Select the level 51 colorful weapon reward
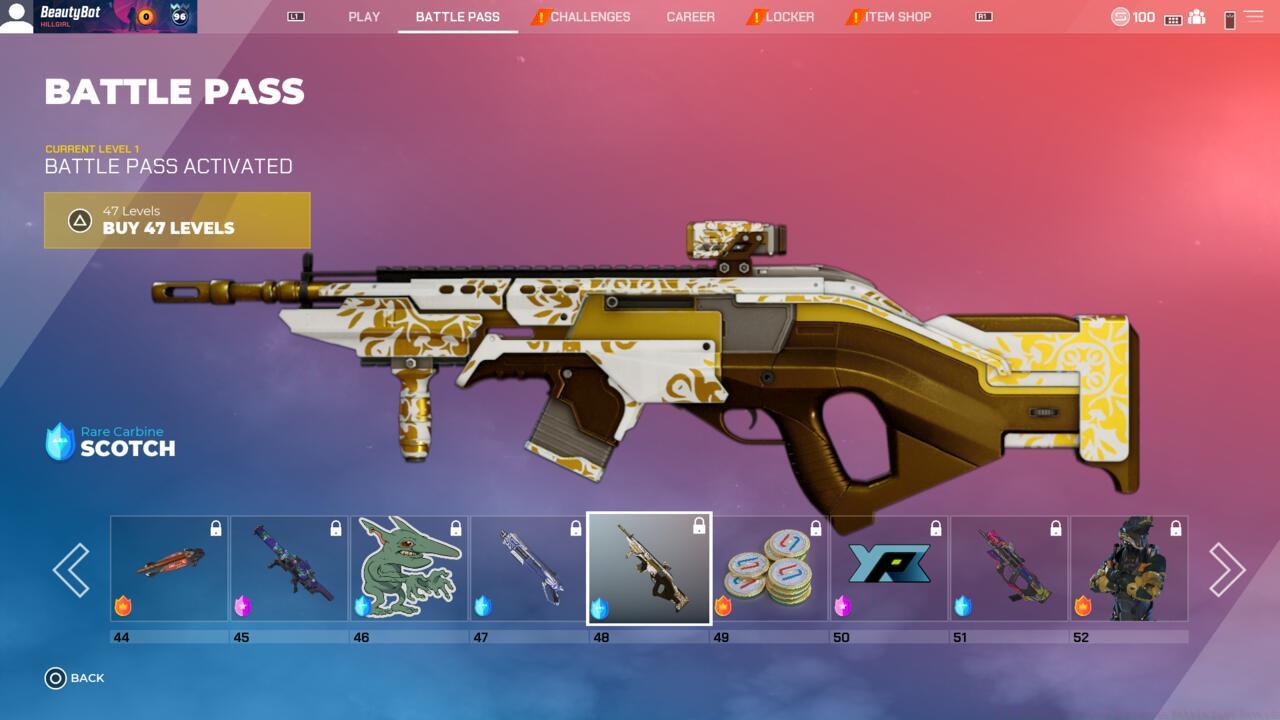Screen dimensions: 1280x720 tap(1009, 568)
